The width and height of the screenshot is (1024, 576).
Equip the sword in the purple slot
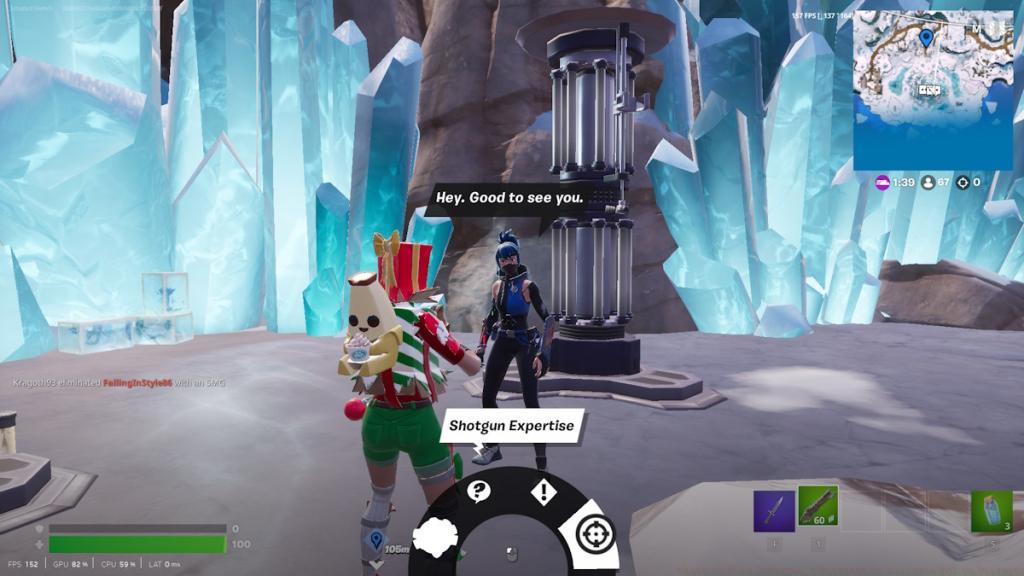pyautogui.click(x=773, y=510)
